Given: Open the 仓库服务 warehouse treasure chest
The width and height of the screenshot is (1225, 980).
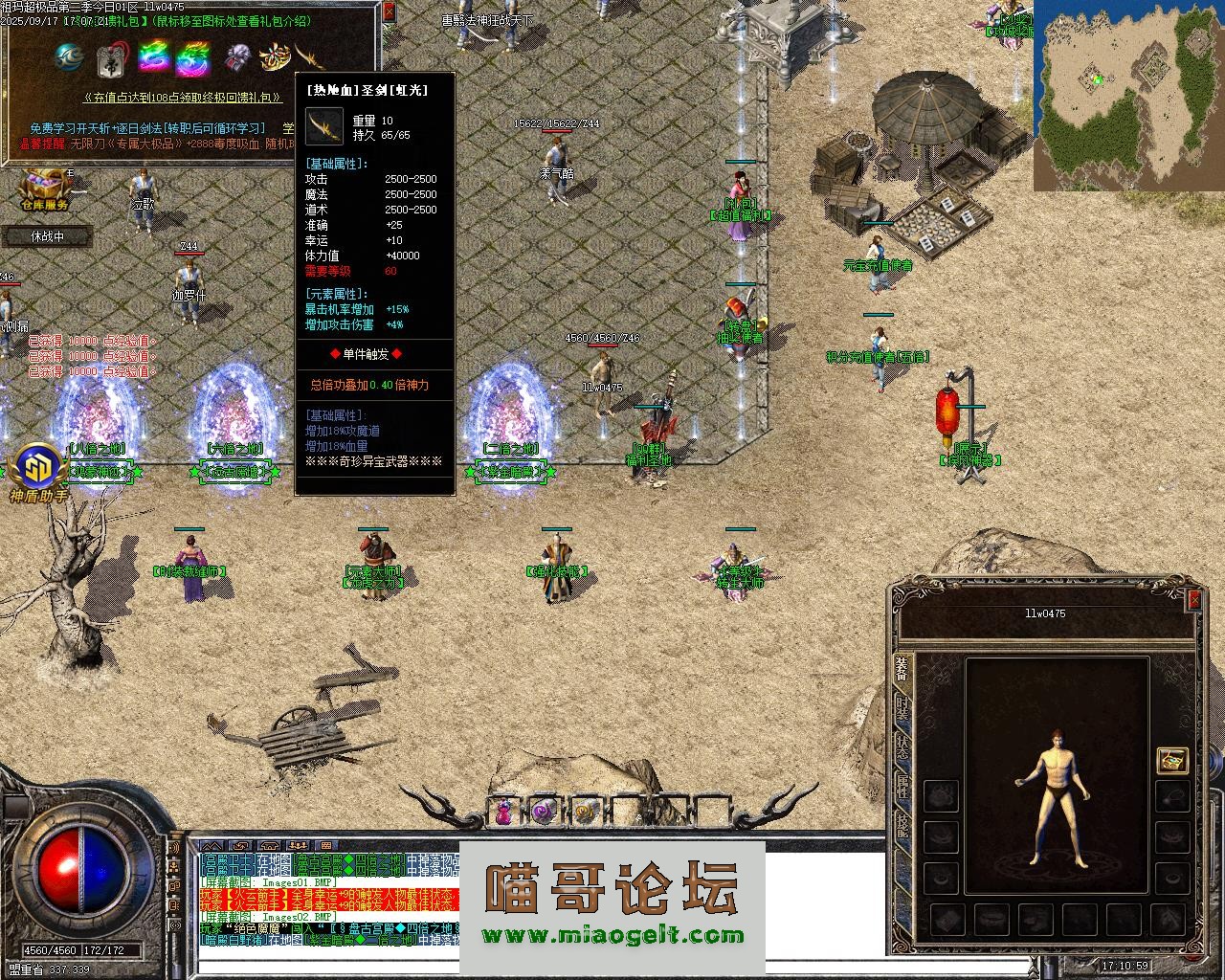Looking at the screenshot, I should coord(44,185).
